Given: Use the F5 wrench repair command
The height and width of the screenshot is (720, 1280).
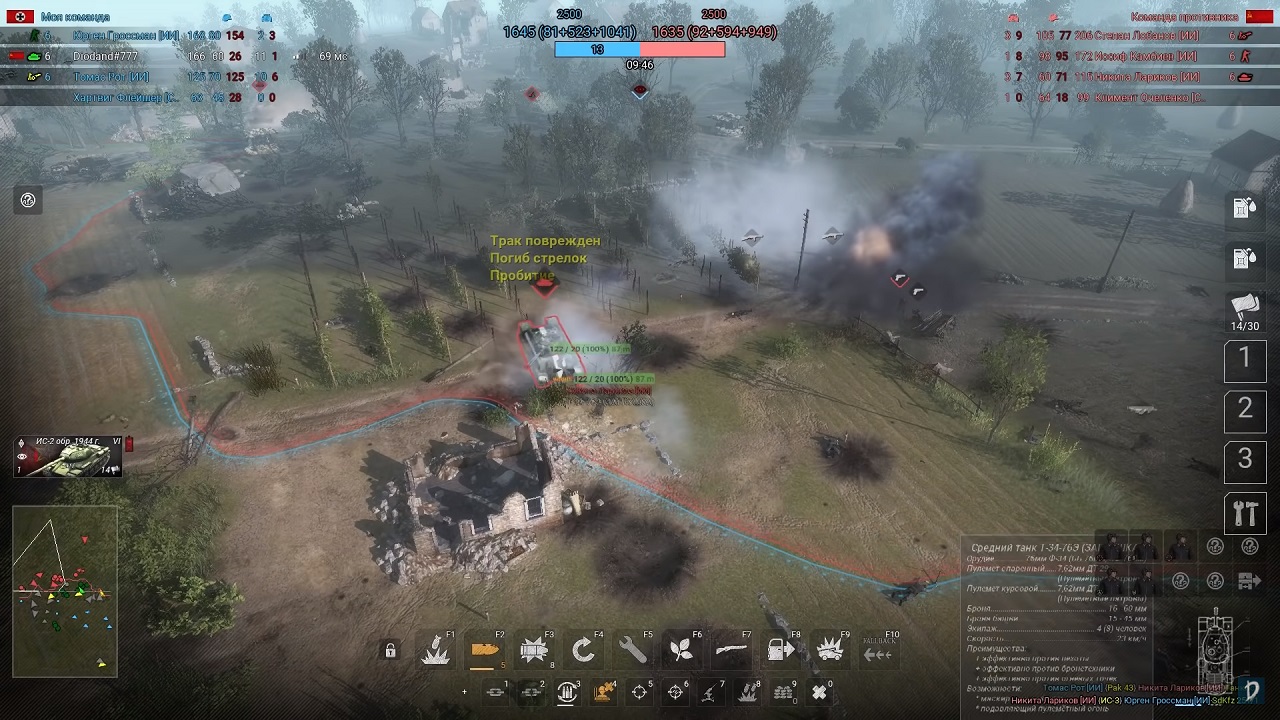Looking at the screenshot, I should coord(632,651).
